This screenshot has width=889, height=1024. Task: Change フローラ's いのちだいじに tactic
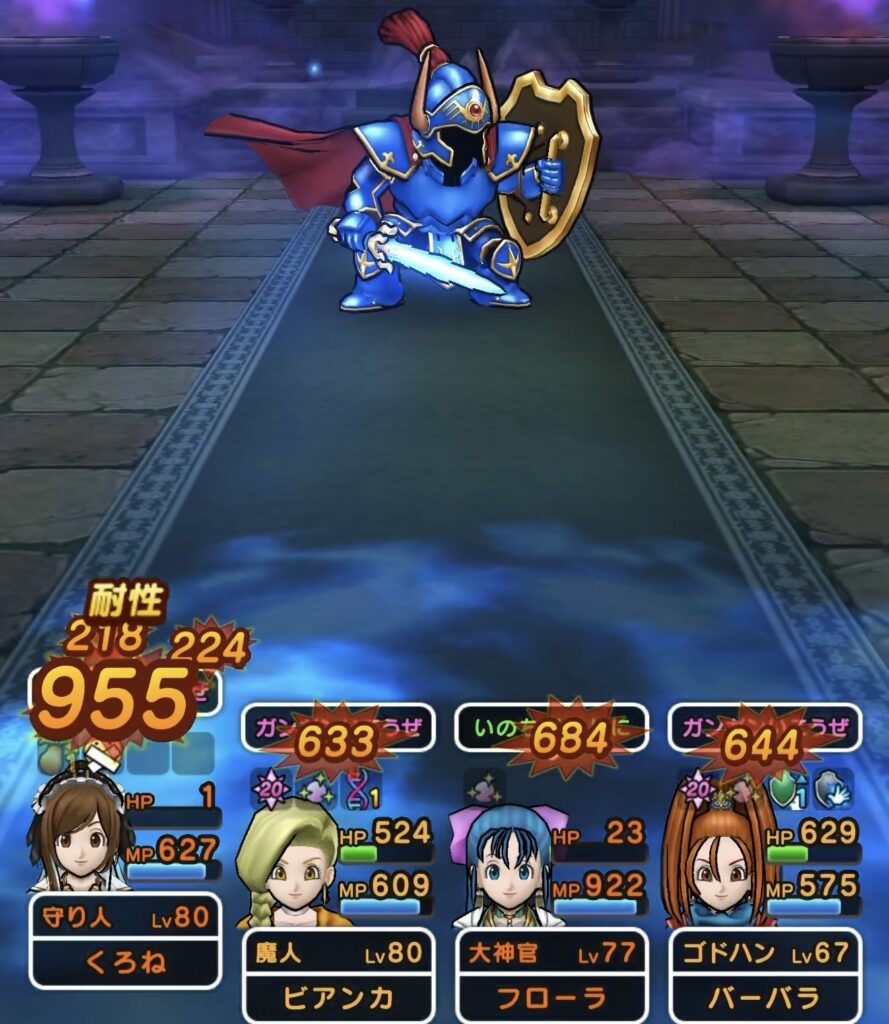552,728
